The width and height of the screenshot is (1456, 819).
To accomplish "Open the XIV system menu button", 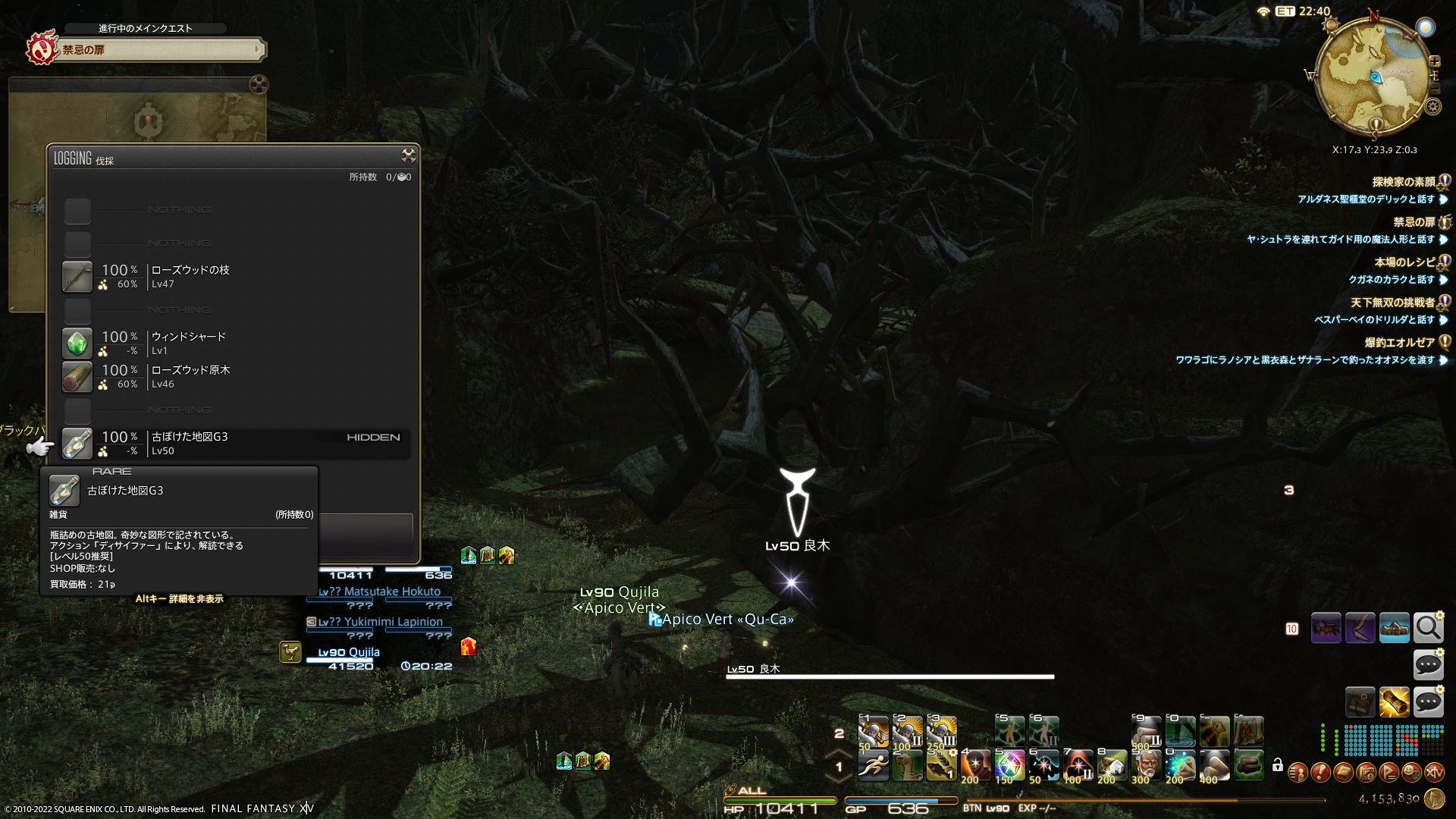I will [1434, 773].
